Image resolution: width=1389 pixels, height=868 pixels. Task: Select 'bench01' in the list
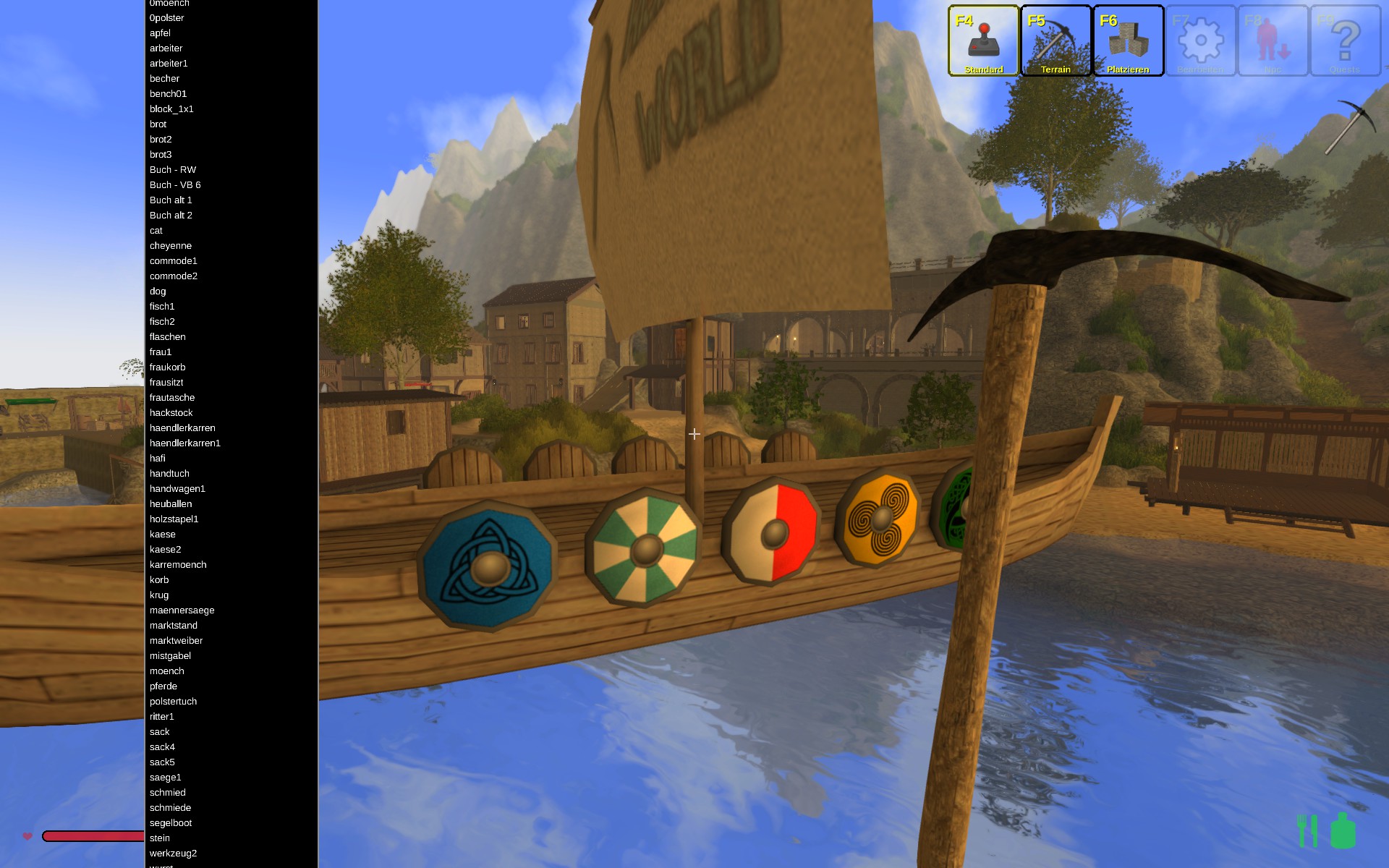[x=169, y=94]
